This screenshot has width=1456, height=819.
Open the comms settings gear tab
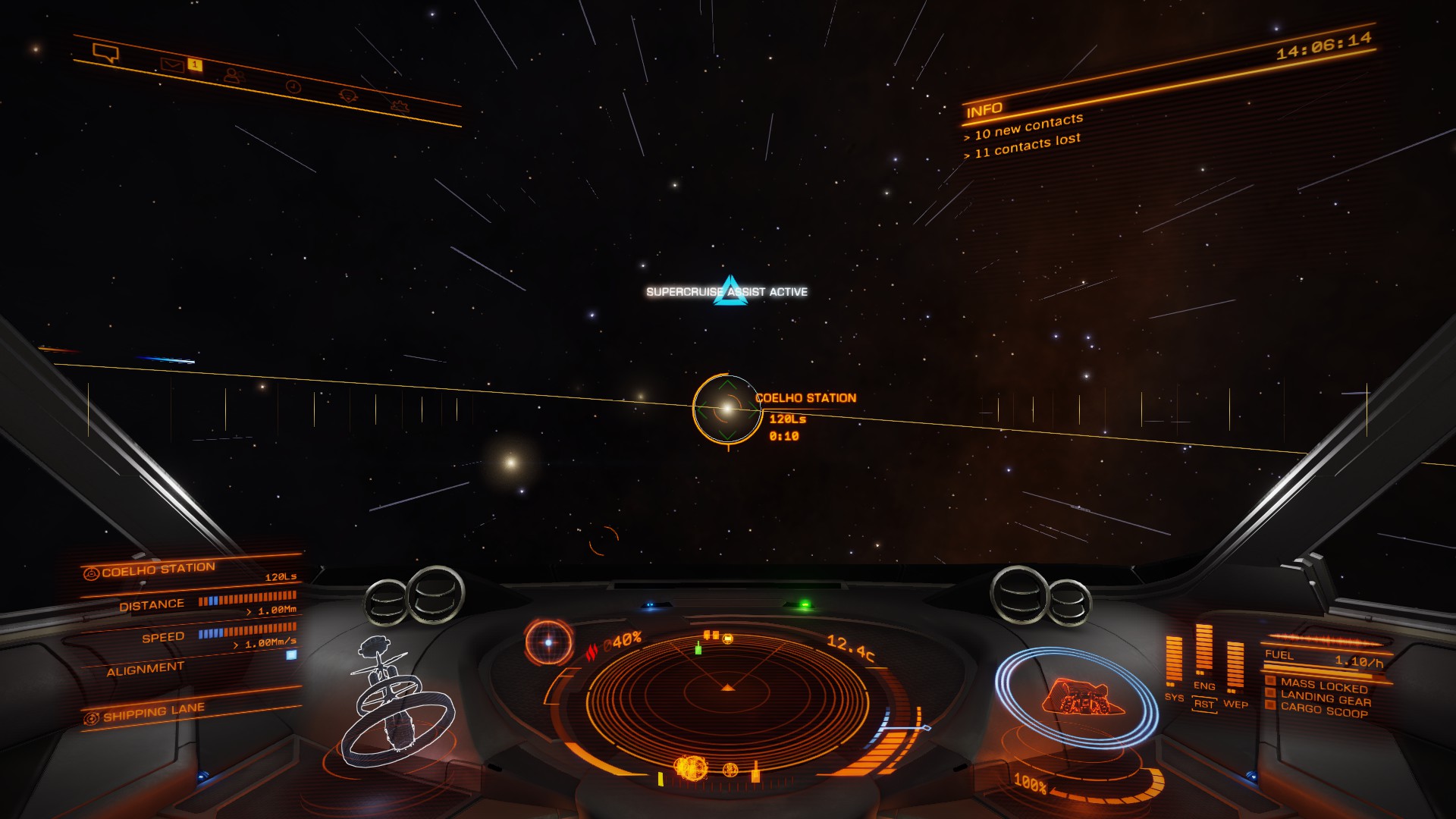[400, 105]
